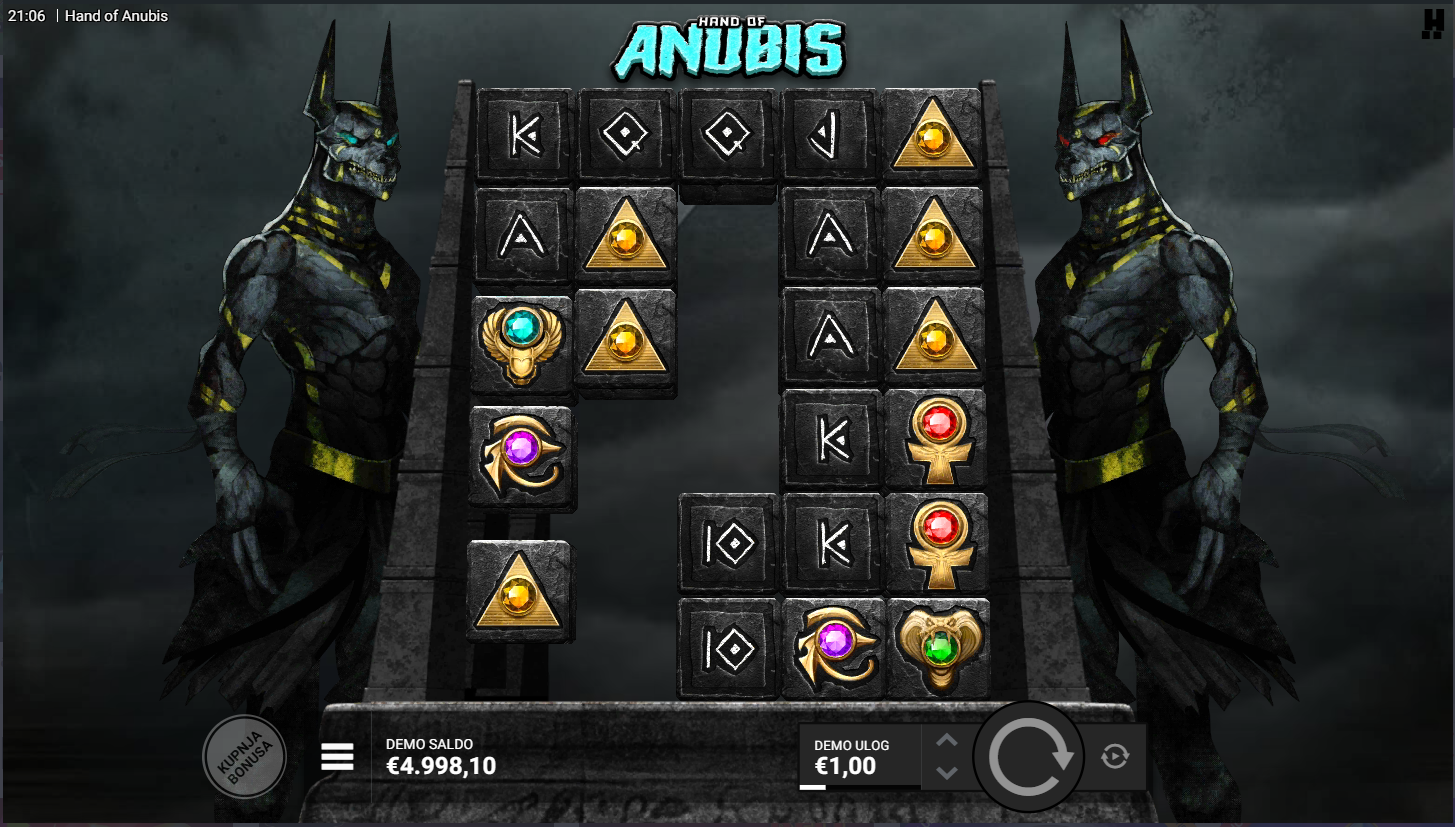Click the Hacksaw Gaming logo icon
1455x827 pixels.
pyautogui.click(x=1432, y=24)
